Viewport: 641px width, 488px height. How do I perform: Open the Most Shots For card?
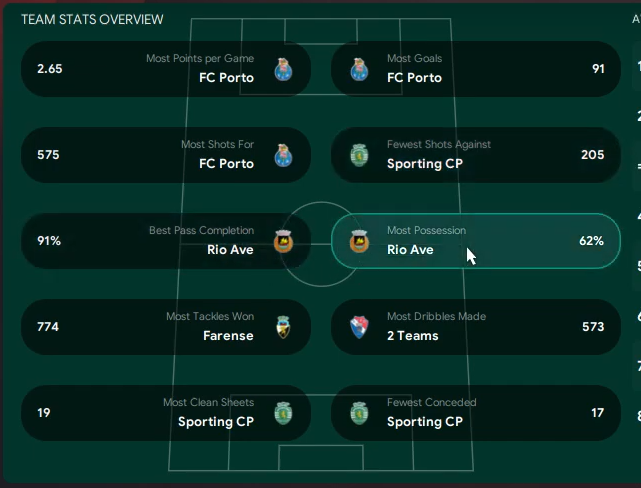point(165,155)
